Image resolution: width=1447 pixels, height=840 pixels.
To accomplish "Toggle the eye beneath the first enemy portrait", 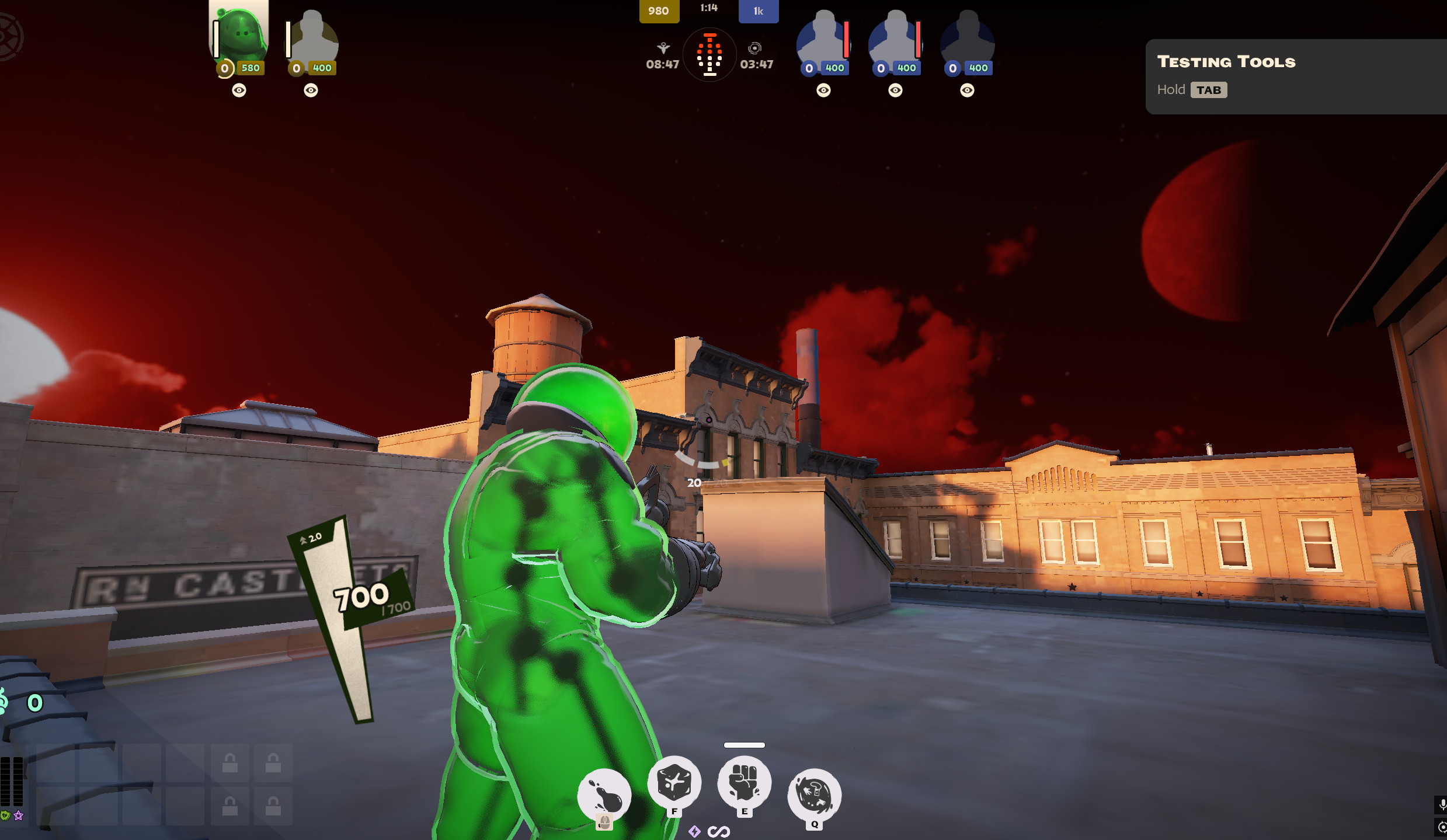I will point(823,91).
